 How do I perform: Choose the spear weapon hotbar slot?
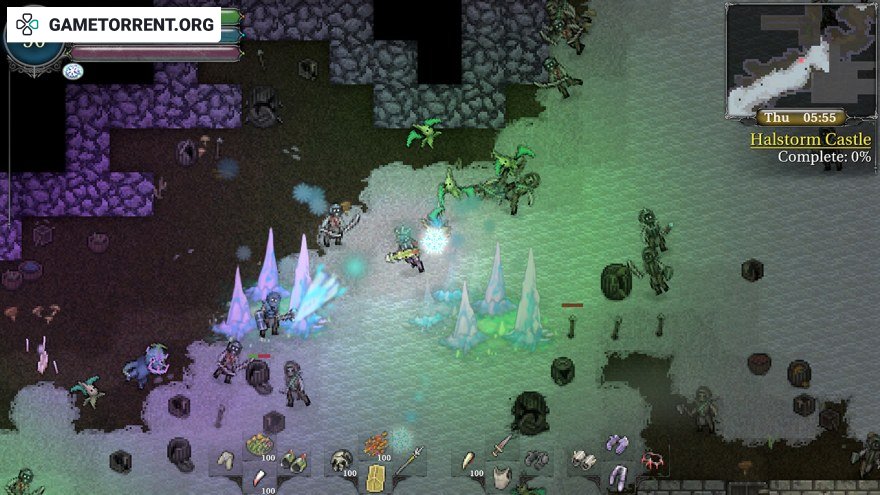pyautogui.click(x=409, y=461)
